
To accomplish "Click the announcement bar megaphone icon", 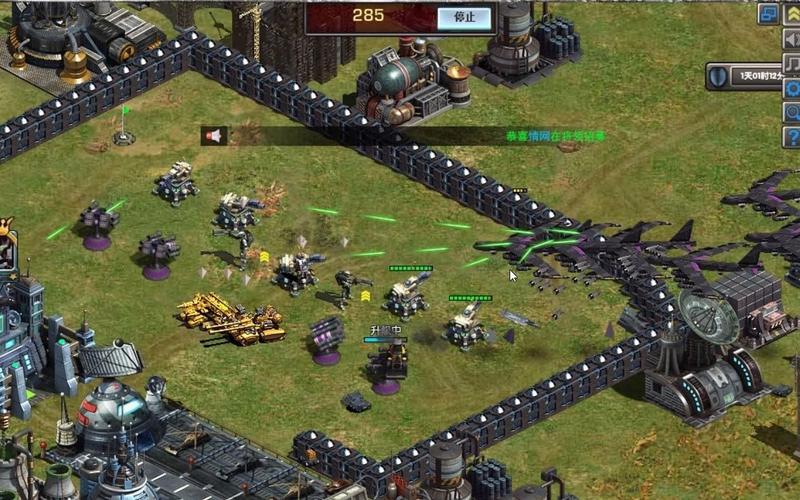I will coord(213,135).
